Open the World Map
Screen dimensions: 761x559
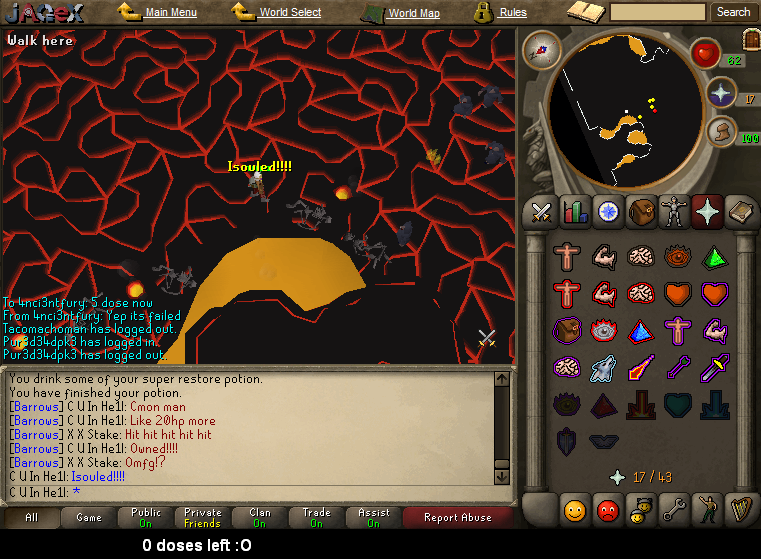point(413,13)
